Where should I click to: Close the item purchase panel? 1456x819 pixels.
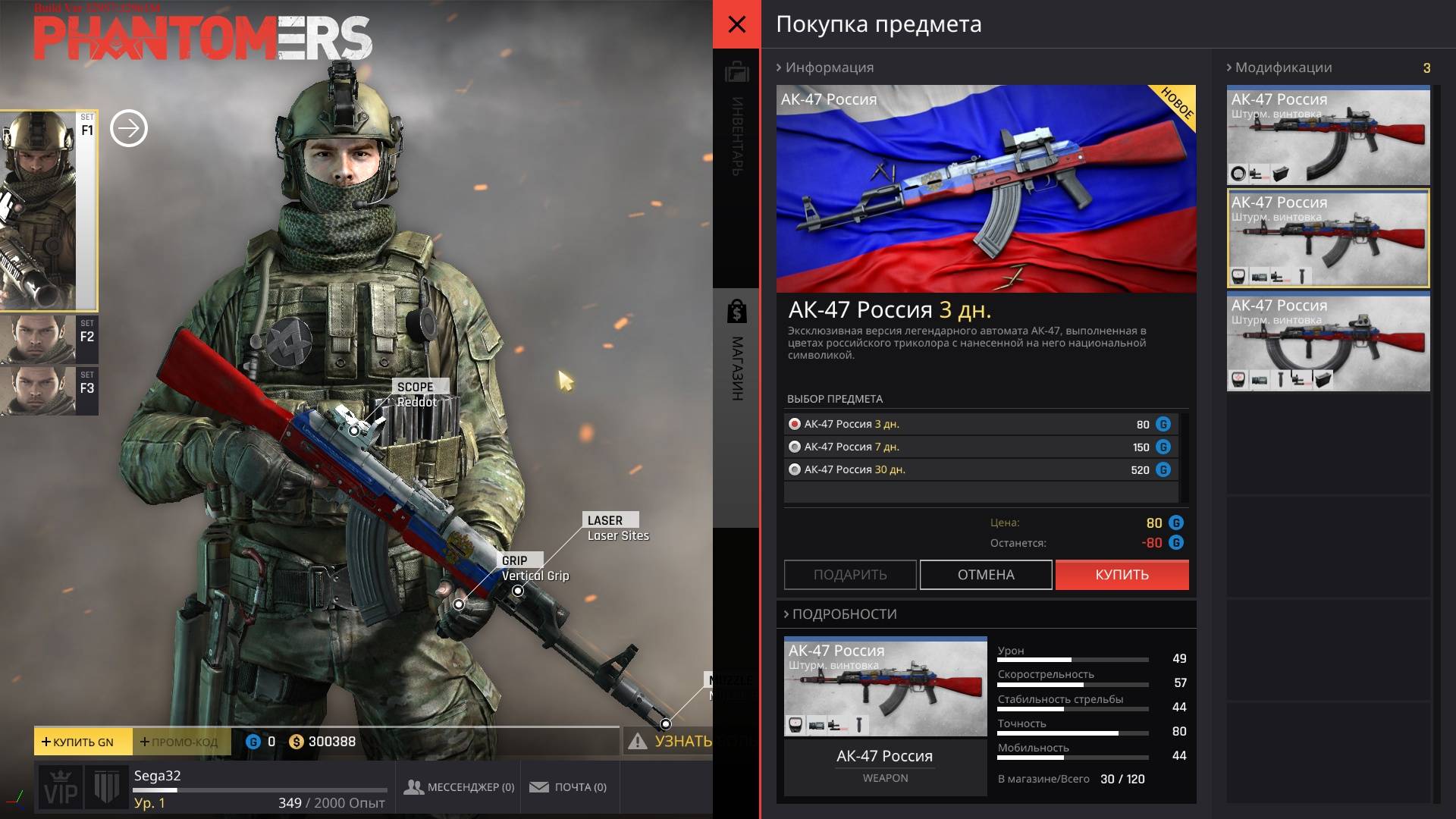[736, 24]
